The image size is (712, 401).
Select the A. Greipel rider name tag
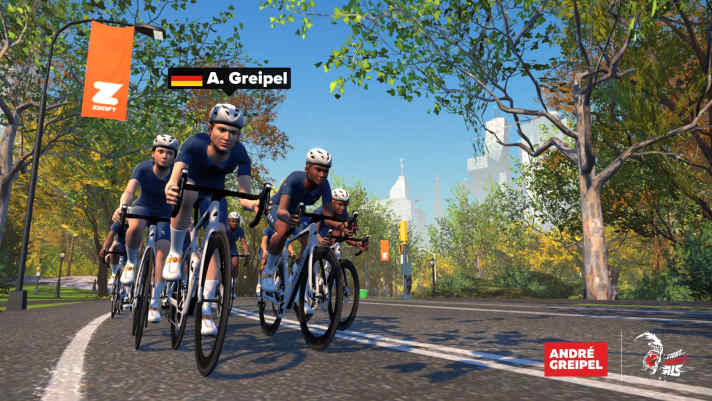229,79
